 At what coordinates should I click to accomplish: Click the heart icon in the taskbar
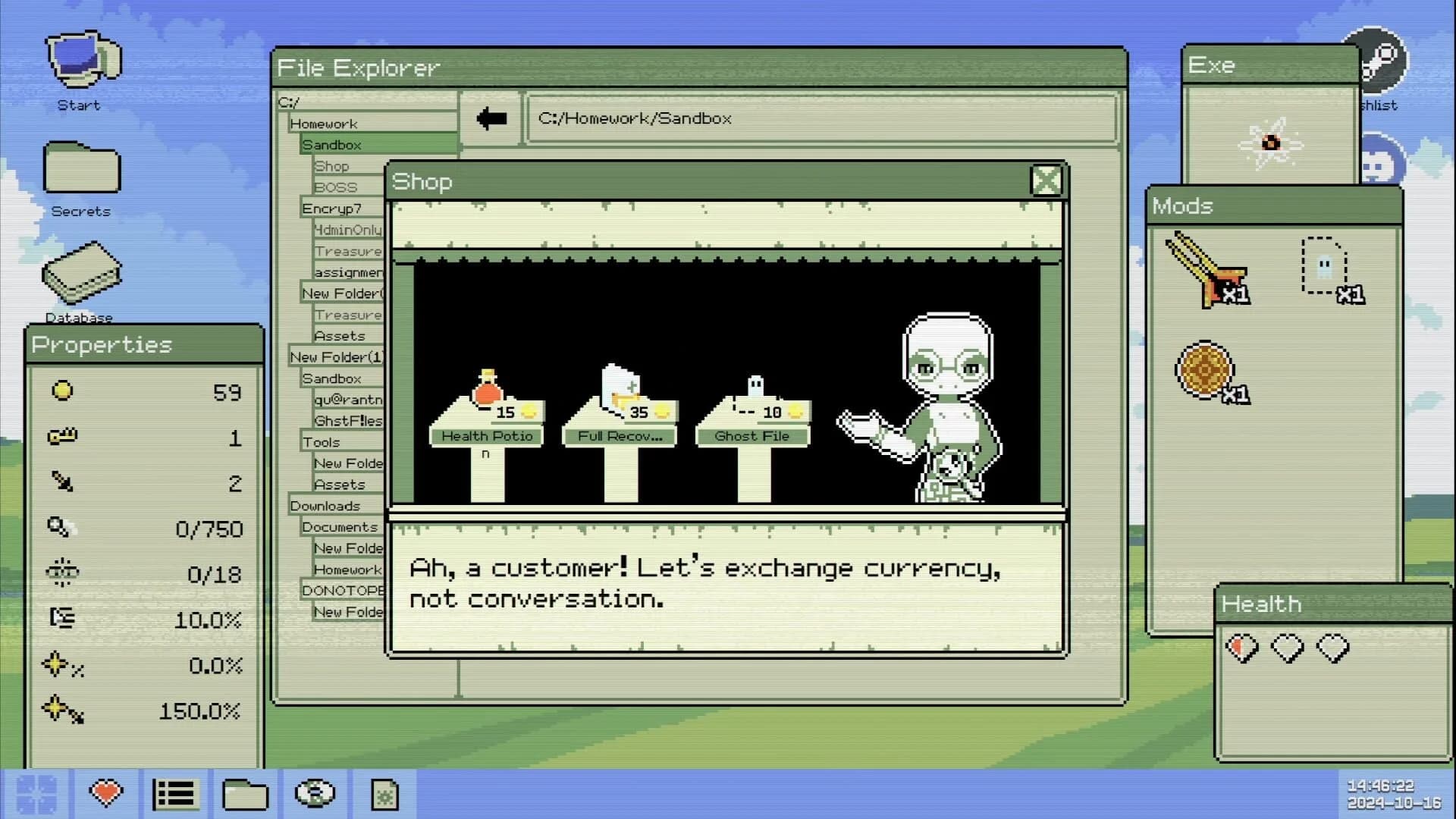click(x=106, y=793)
